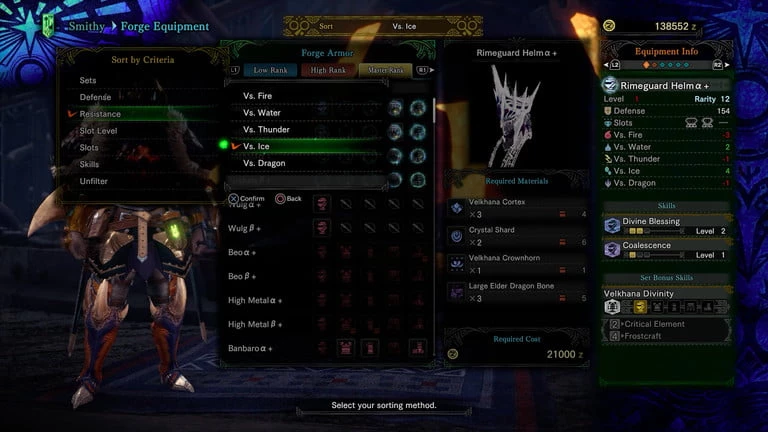Viewport: 768px width, 432px height.
Task: Sort armor by Slot Level
Action: (x=98, y=131)
